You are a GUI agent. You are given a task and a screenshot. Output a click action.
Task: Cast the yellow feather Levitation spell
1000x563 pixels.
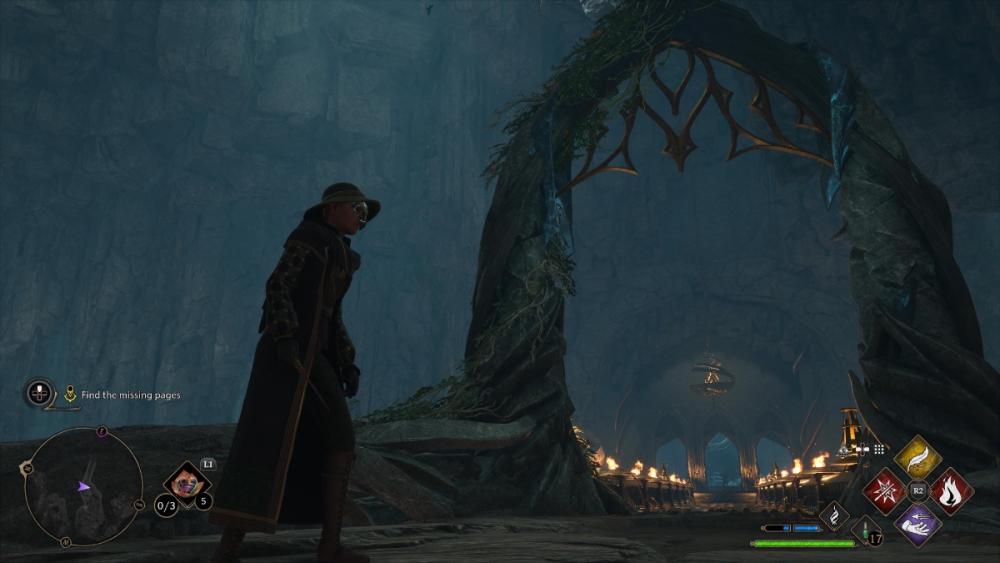(917, 457)
